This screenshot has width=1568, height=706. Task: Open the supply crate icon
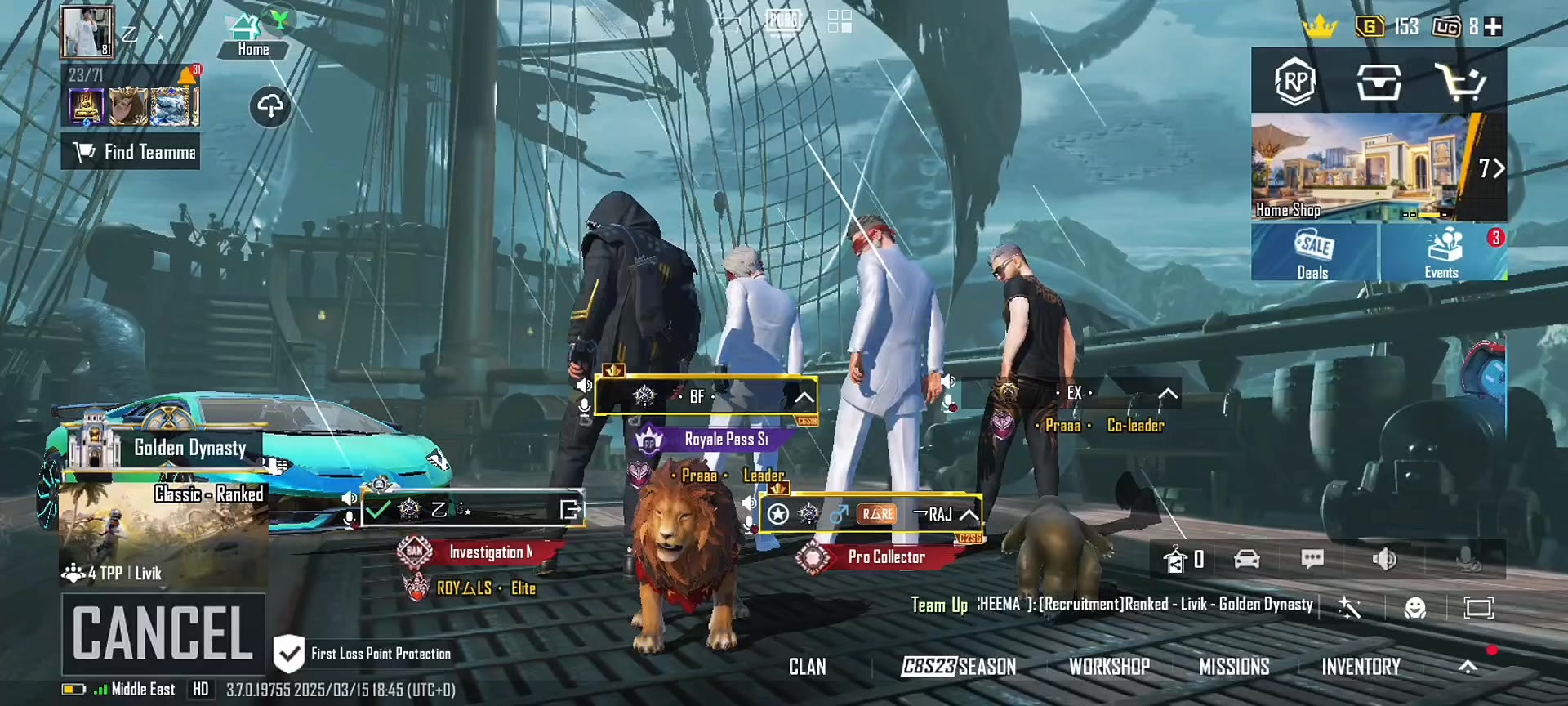1379,82
